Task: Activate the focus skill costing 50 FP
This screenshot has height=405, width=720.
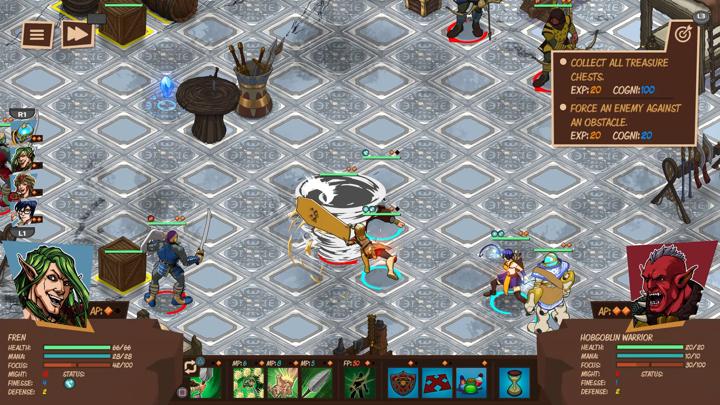Action: pyautogui.click(x=360, y=383)
